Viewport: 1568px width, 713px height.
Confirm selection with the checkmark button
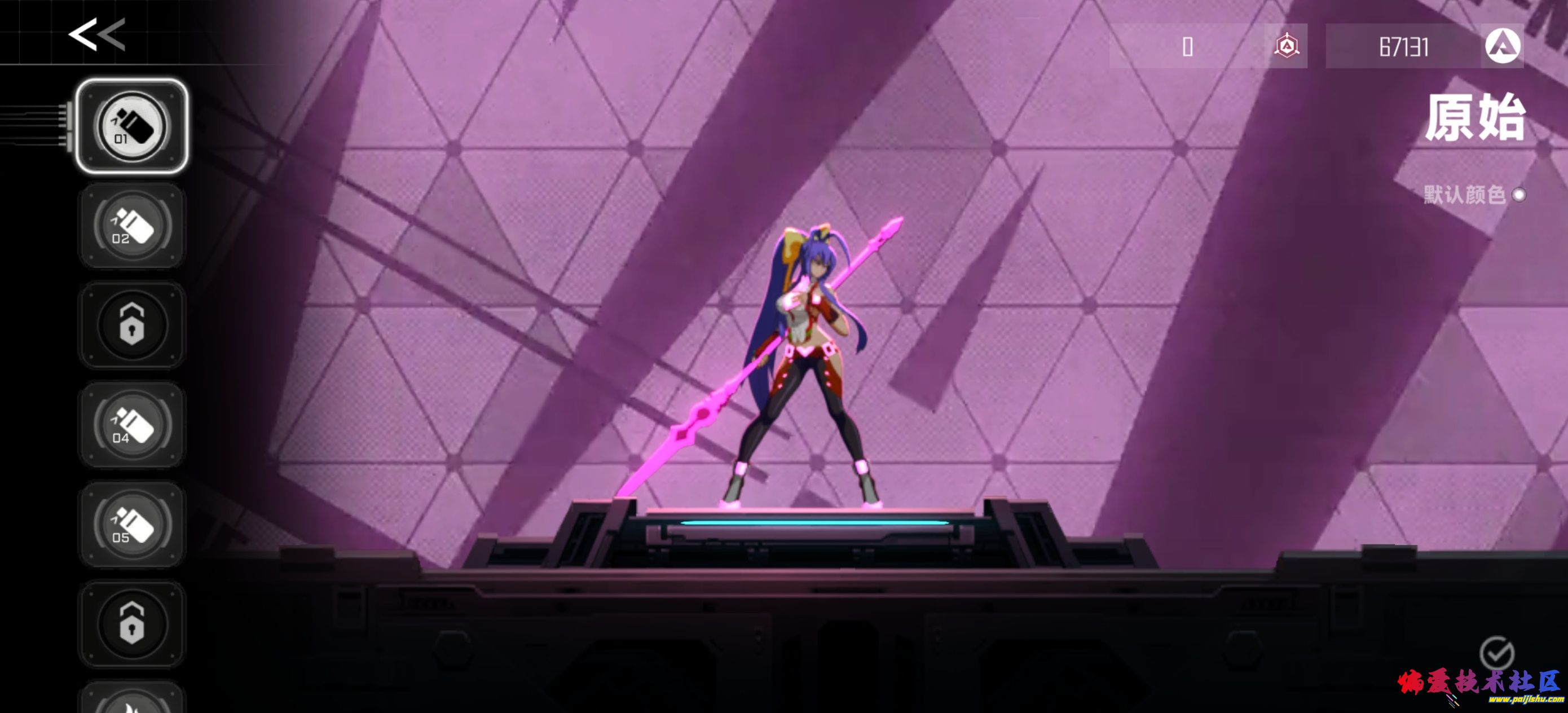tap(1496, 654)
